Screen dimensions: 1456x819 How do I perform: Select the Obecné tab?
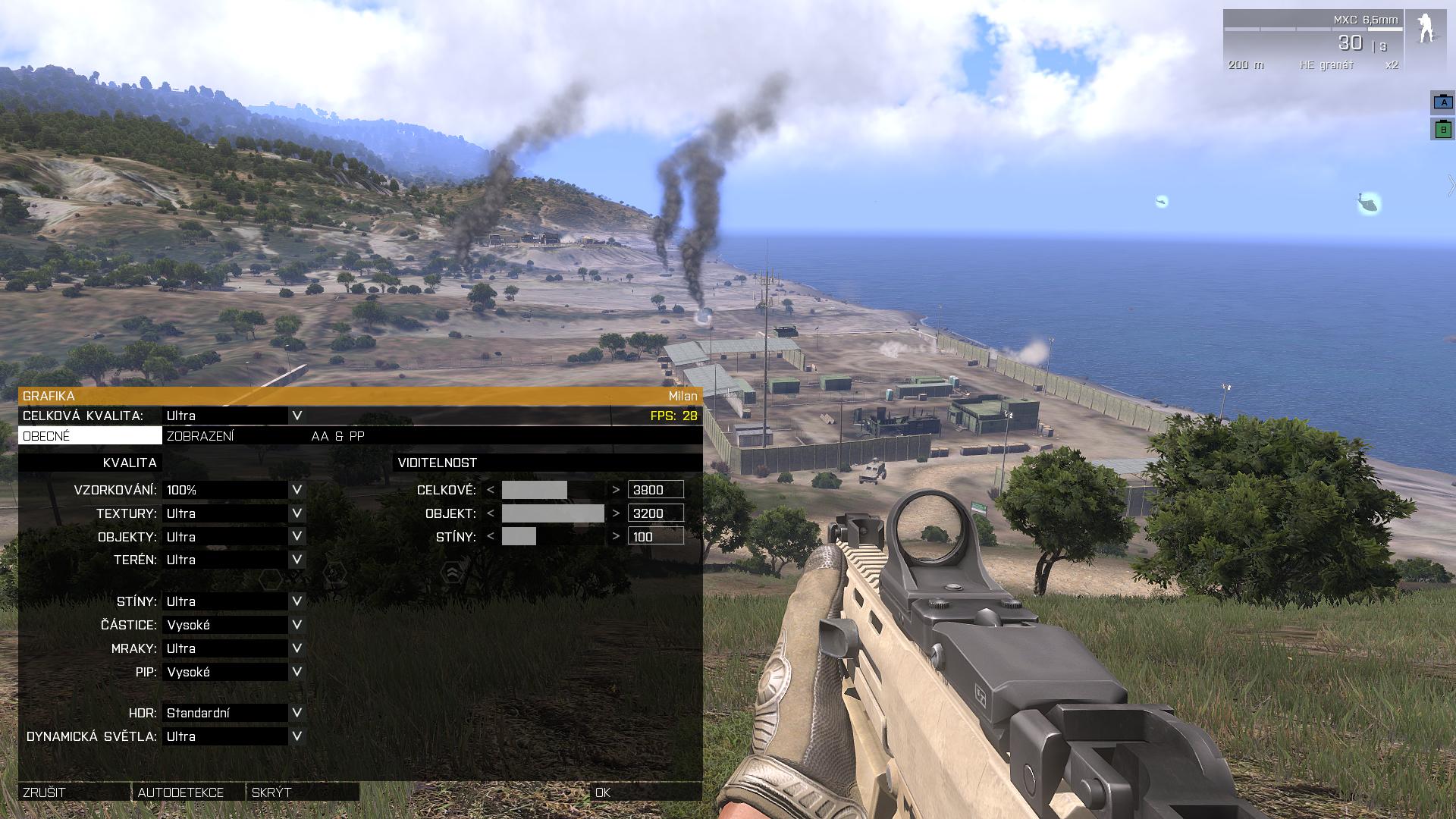tap(89, 436)
